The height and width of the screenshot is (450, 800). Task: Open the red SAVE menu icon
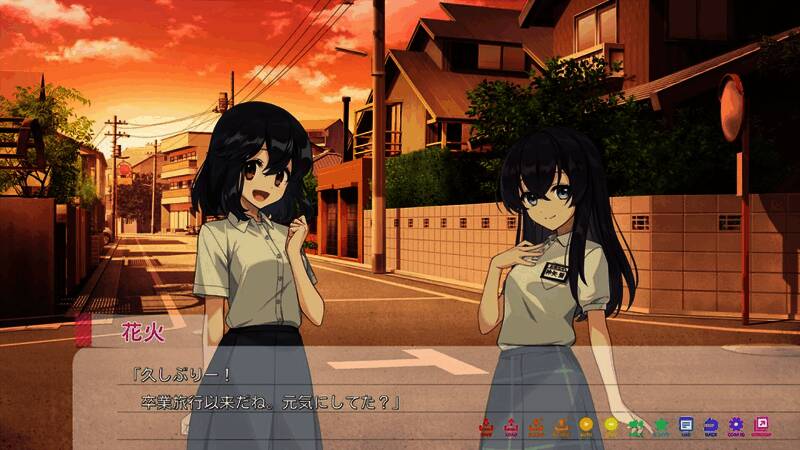pyautogui.click(x=487, y=426)
